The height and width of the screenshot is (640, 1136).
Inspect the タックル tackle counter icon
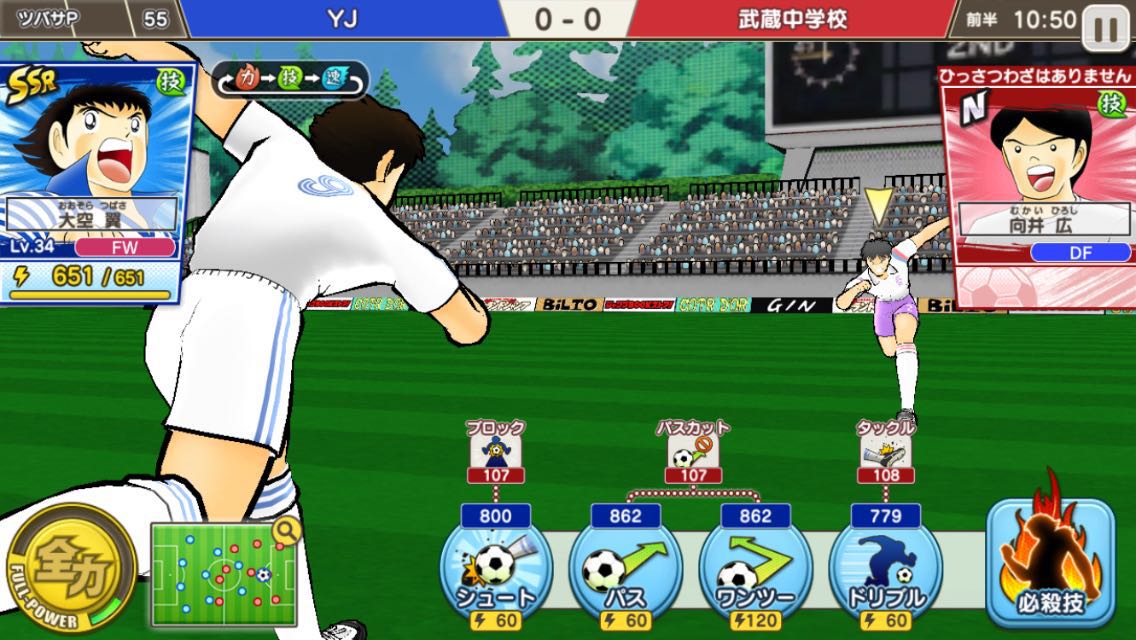(885, 455)
